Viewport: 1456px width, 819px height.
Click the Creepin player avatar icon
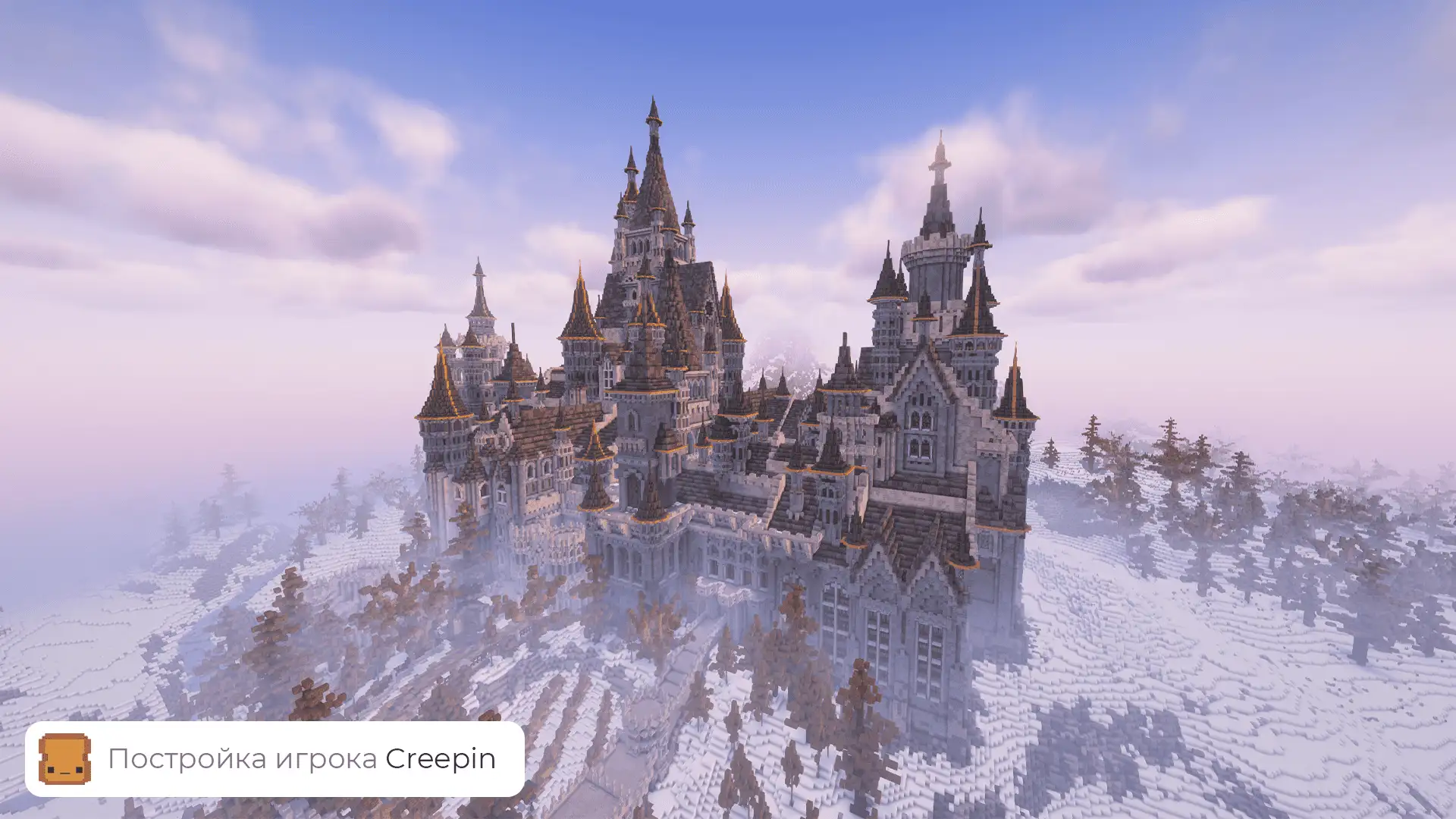pos(65,758)
